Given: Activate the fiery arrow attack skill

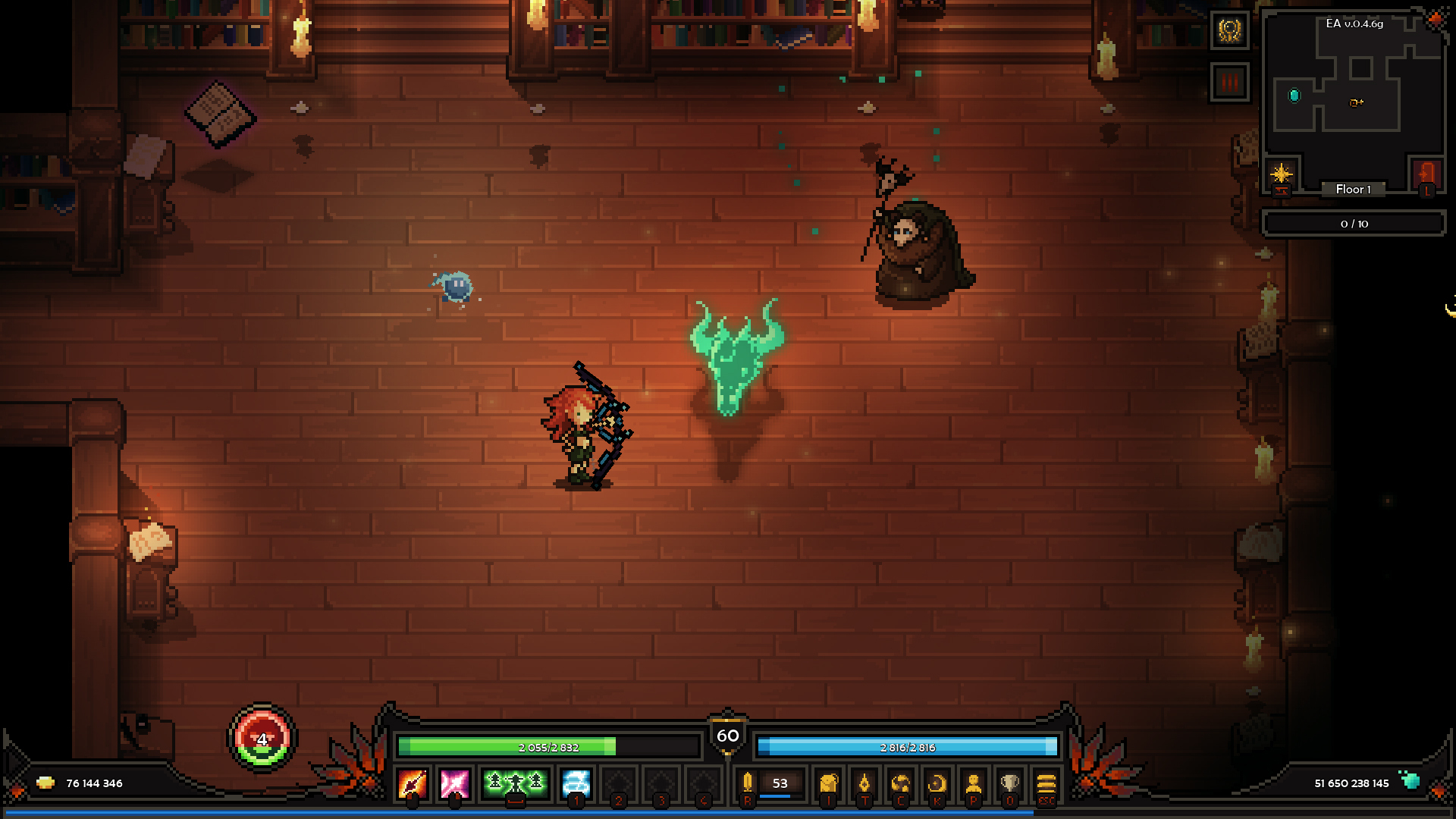Looking at the screenshot, I should coord(413,783).
